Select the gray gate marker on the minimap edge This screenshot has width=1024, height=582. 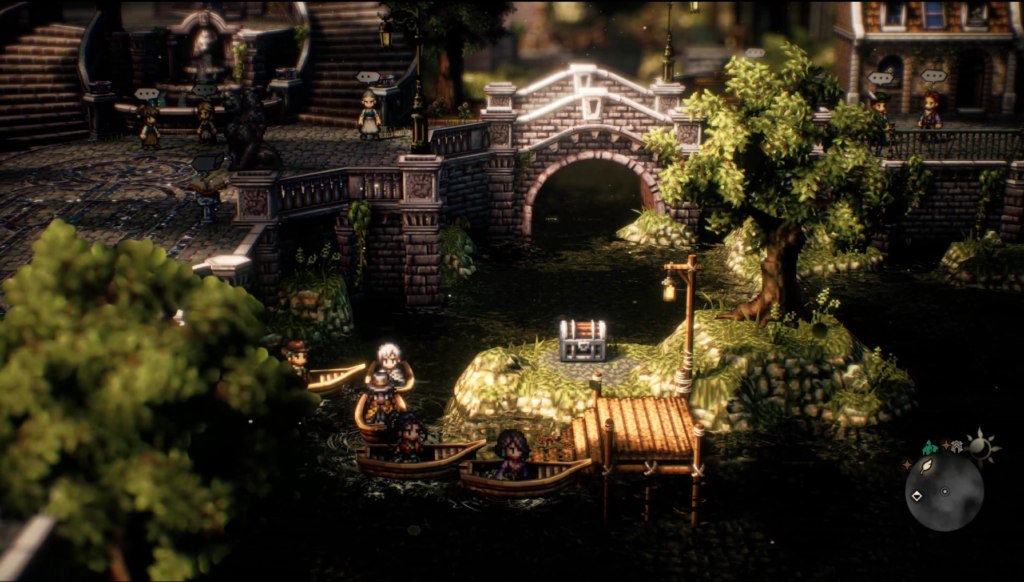(956, 447)
